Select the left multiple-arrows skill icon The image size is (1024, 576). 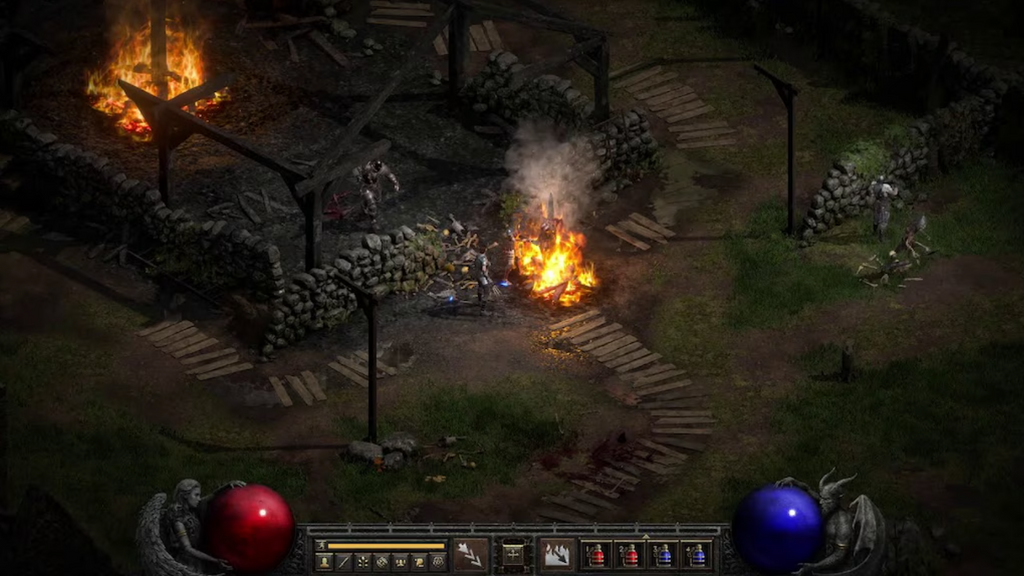pos(471,554)
